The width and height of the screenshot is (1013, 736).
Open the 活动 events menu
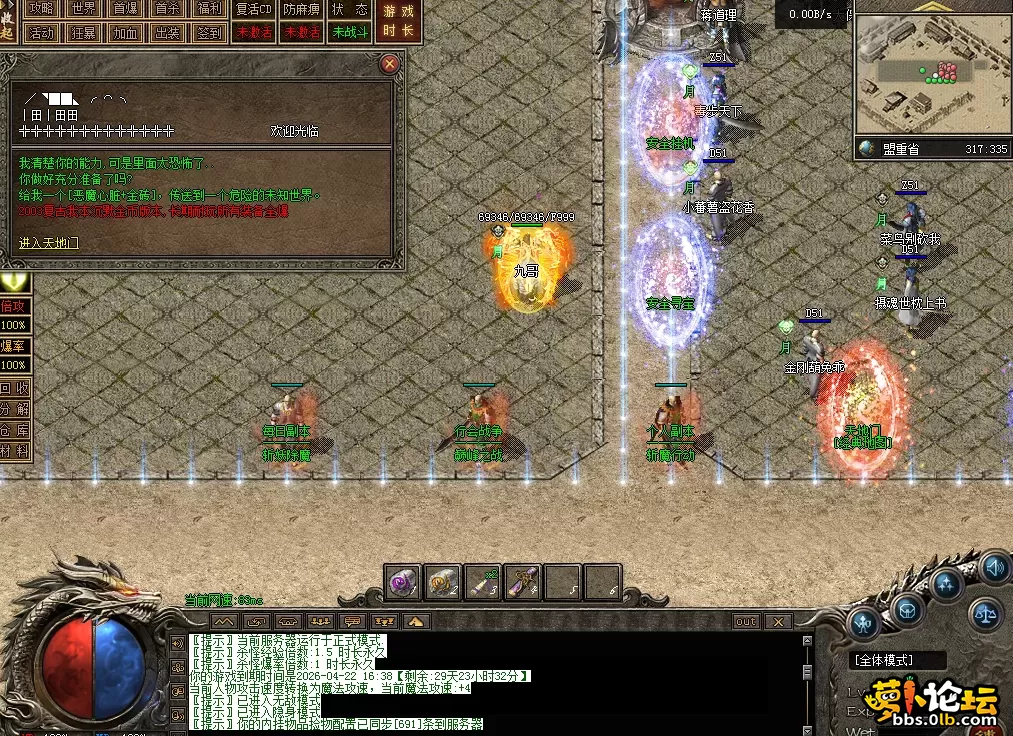pyautogui.click(x=41, y=32)
